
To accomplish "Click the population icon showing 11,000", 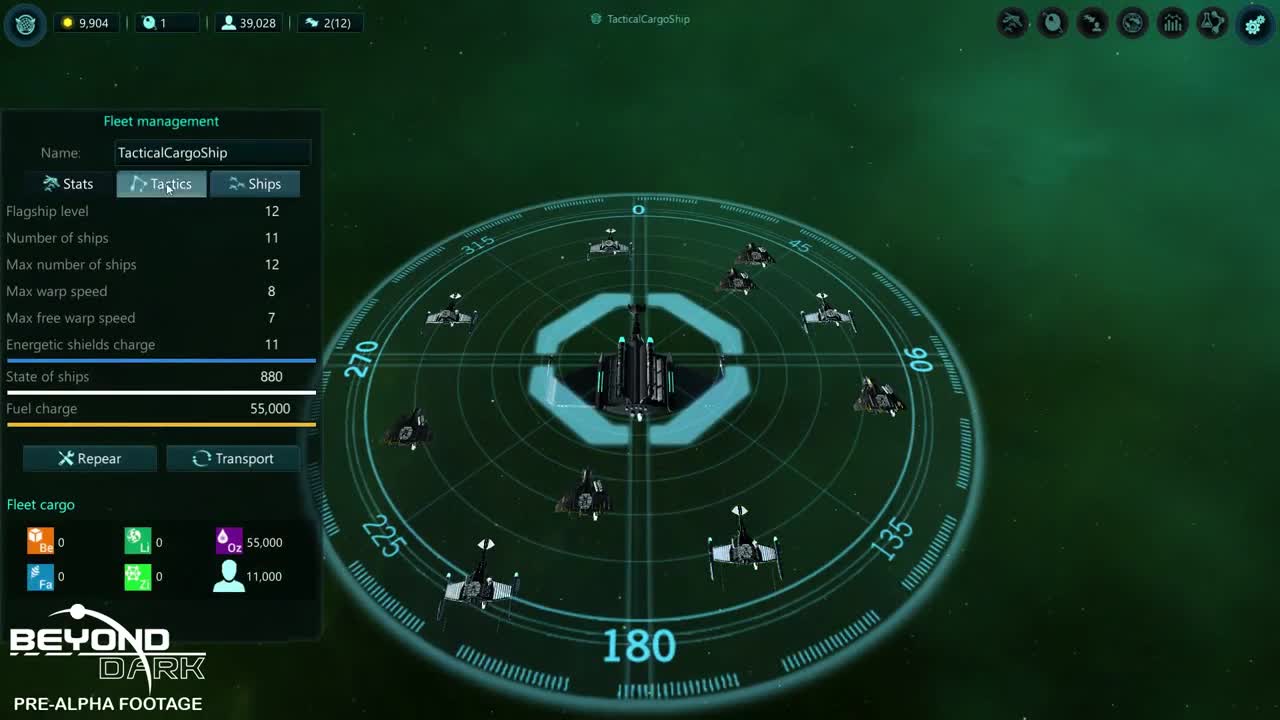I will tap(227, 576).
